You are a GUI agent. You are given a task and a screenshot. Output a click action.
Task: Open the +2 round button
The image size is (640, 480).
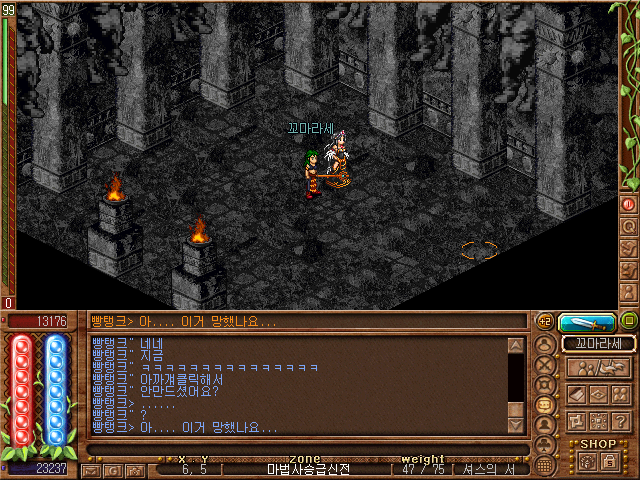545,321
